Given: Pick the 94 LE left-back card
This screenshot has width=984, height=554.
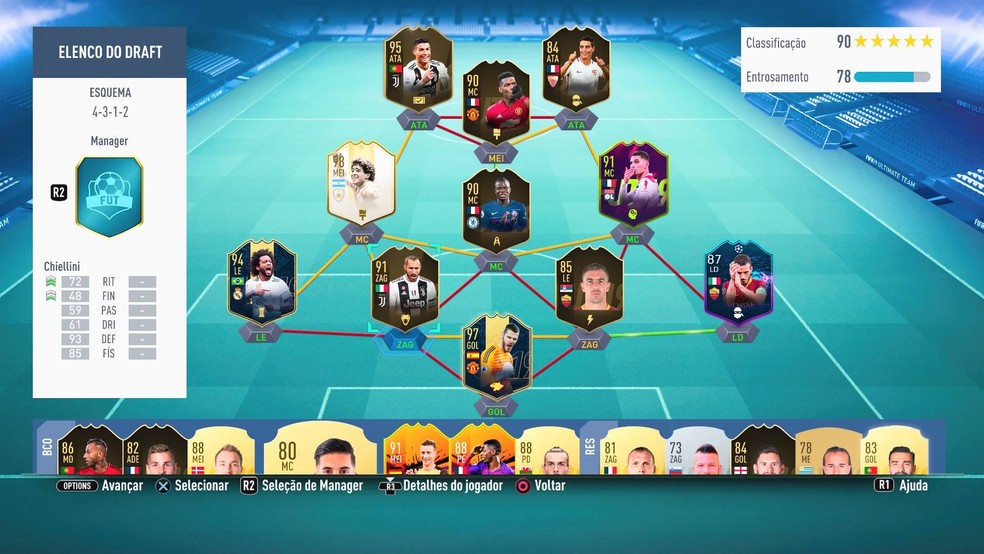Looking at the screenshot, I should 261,283.
